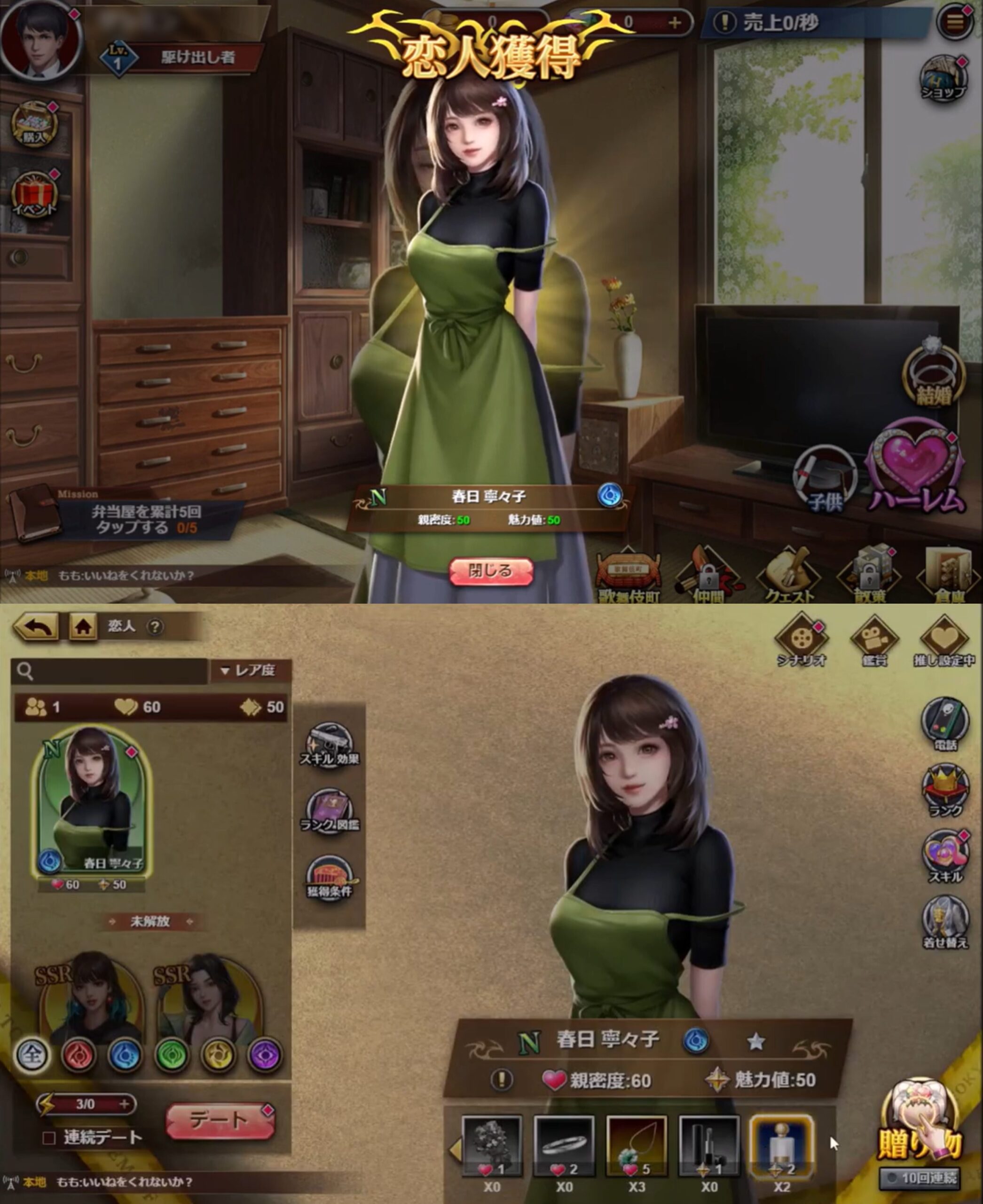Select the necklace gift slot
983x1204 pixels.
[637, 1146]
